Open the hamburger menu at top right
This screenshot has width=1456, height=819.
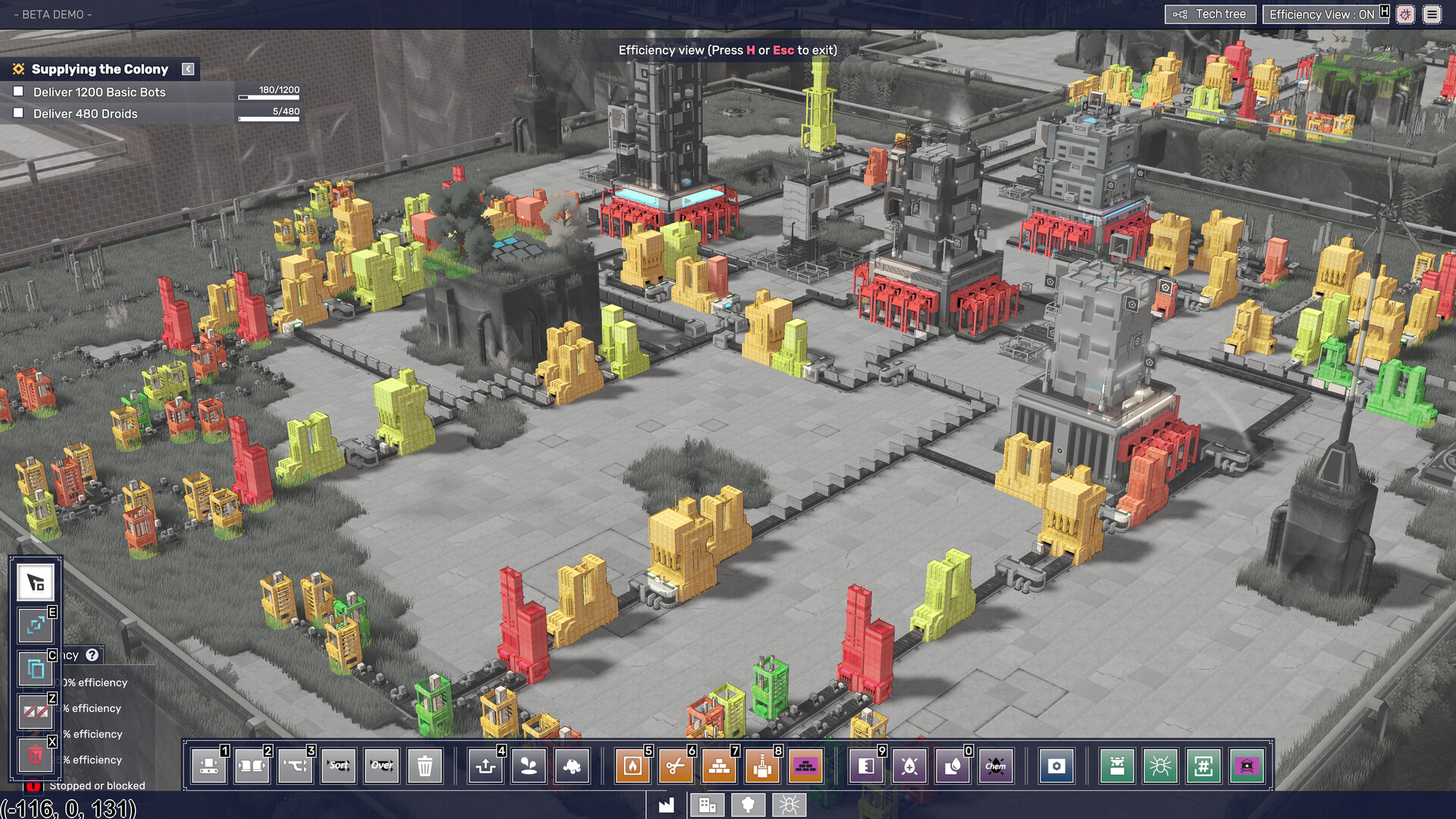pos(1431,14)
